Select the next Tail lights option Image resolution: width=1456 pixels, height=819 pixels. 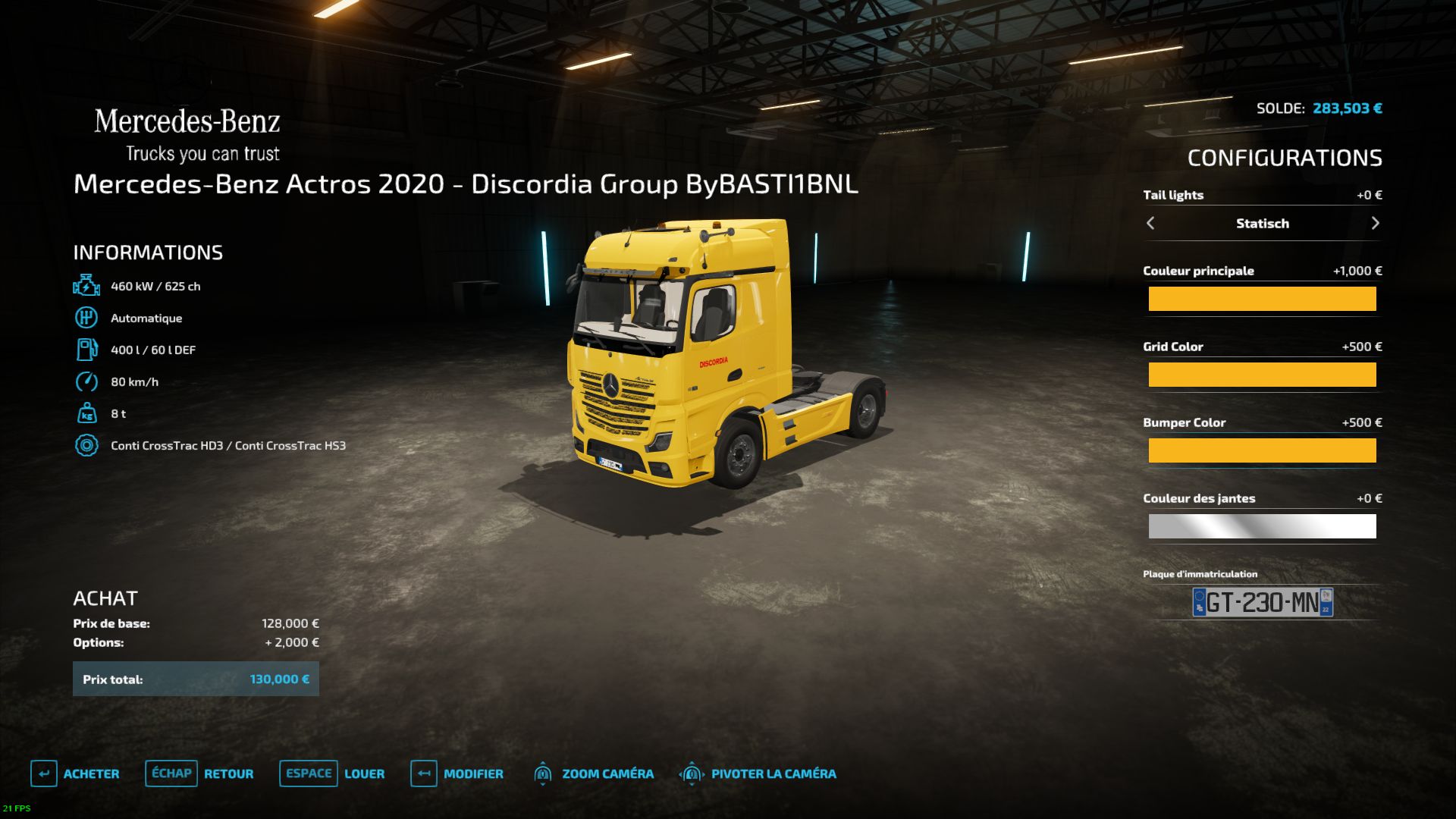[1375, 223]
